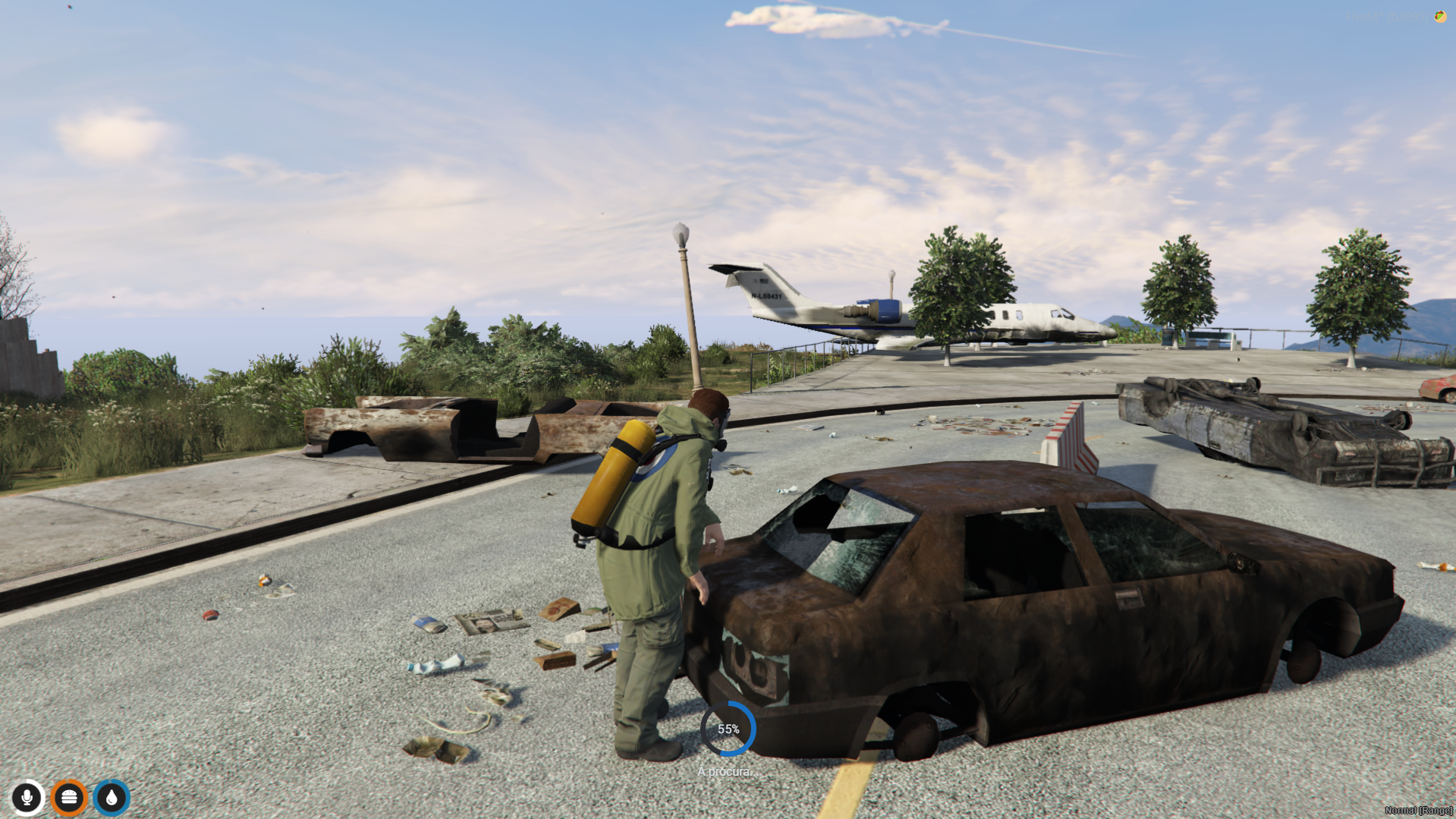Click the 55% text inside the progress circle
The height and width of the screenshot is (819, 1456).
(729, 729)
